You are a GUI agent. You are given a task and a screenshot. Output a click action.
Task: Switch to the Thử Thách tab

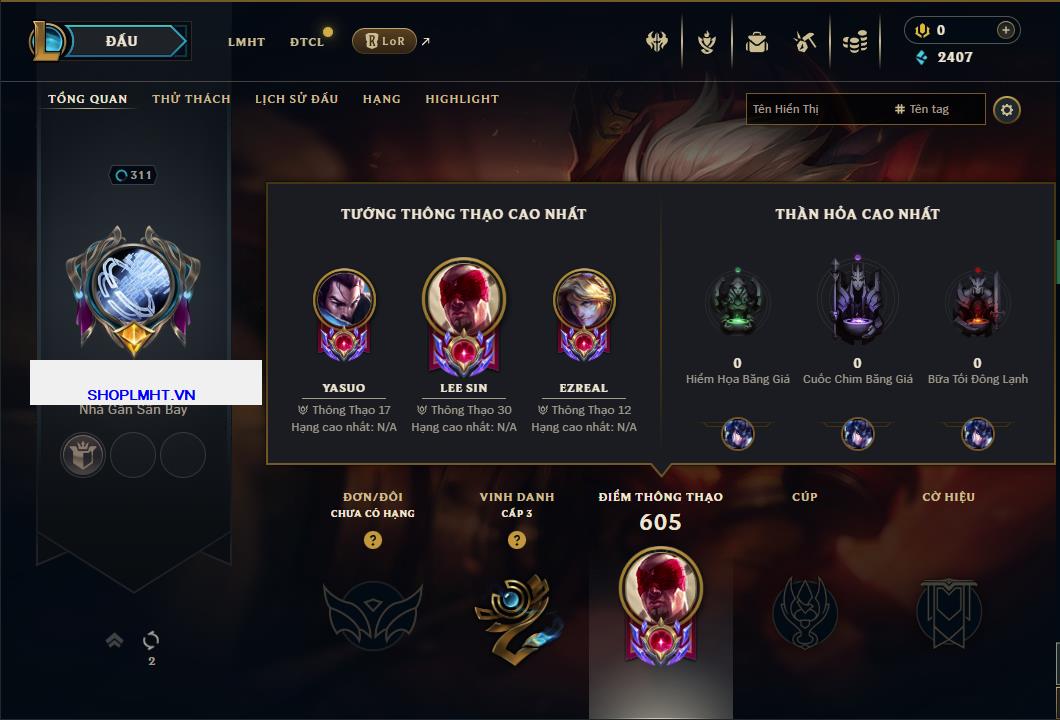[x=191, y=99]
